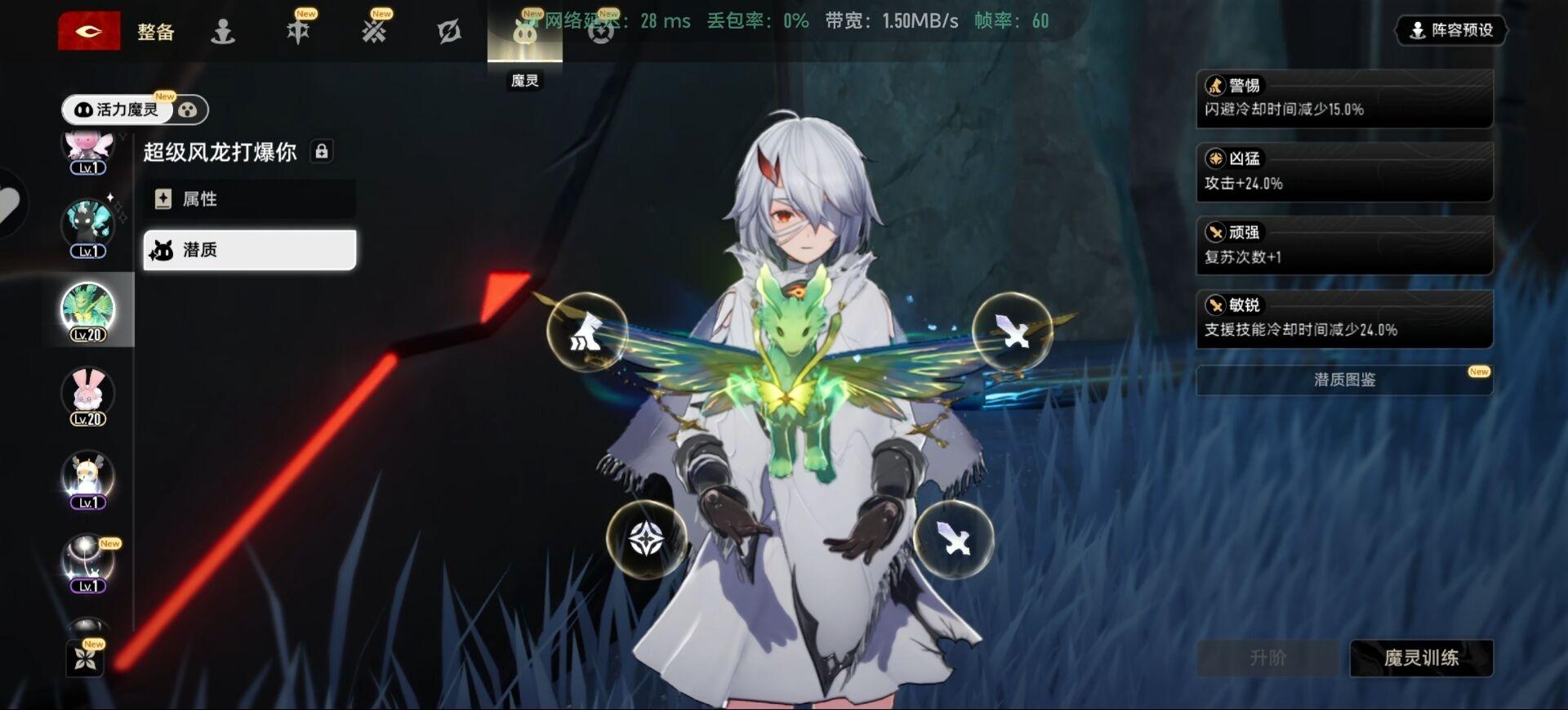Select the 潜质 potential tab
The width and height of the screenshot is (1568, 710).
(249, 250)
